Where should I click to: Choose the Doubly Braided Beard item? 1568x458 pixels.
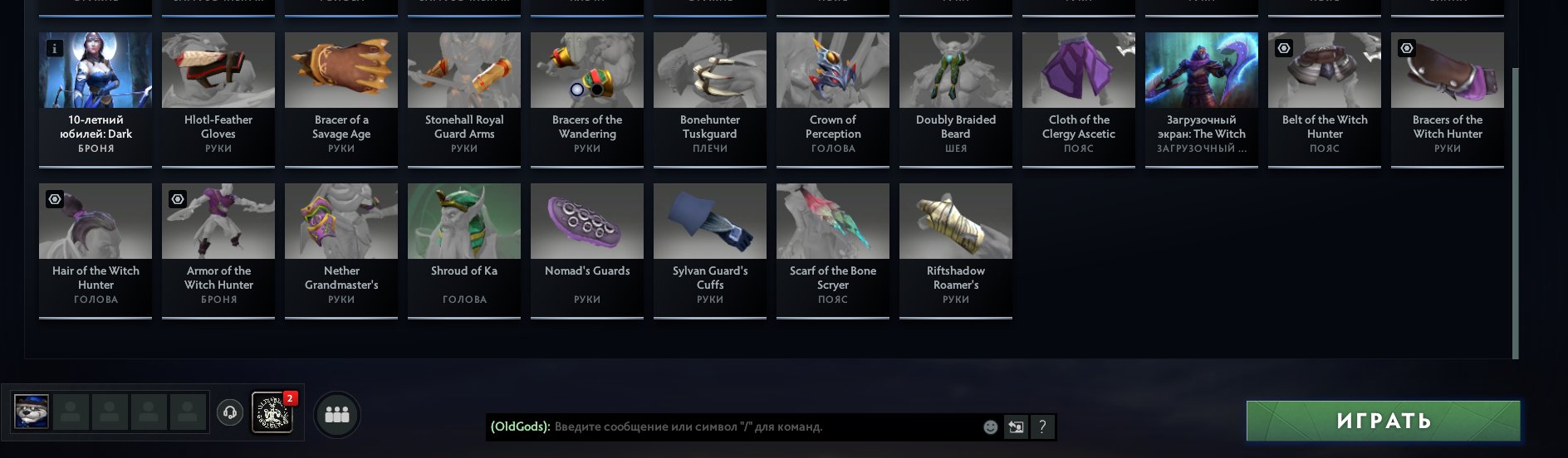click(x=956, y=98)
